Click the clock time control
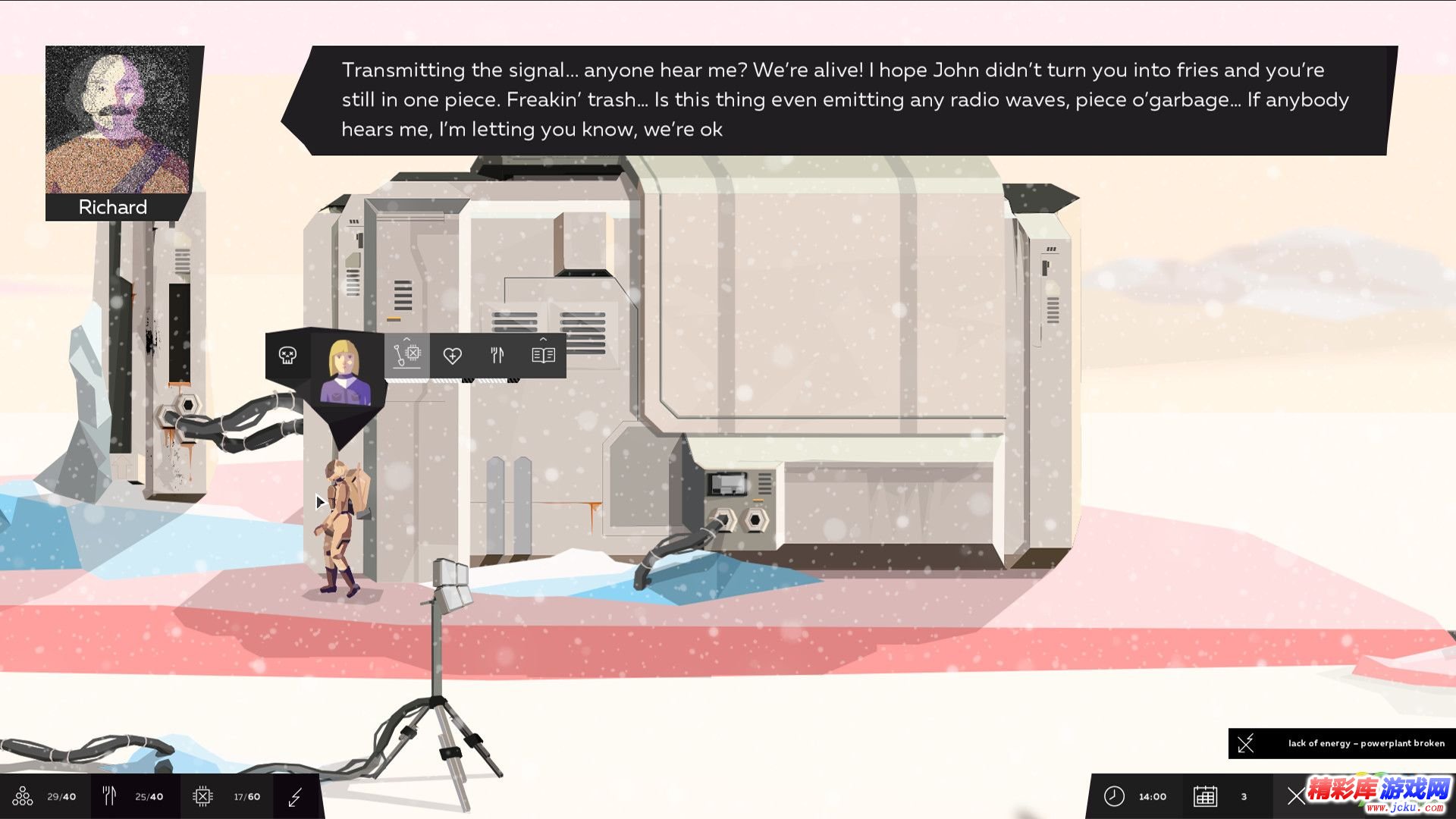 coord(1114,796)
